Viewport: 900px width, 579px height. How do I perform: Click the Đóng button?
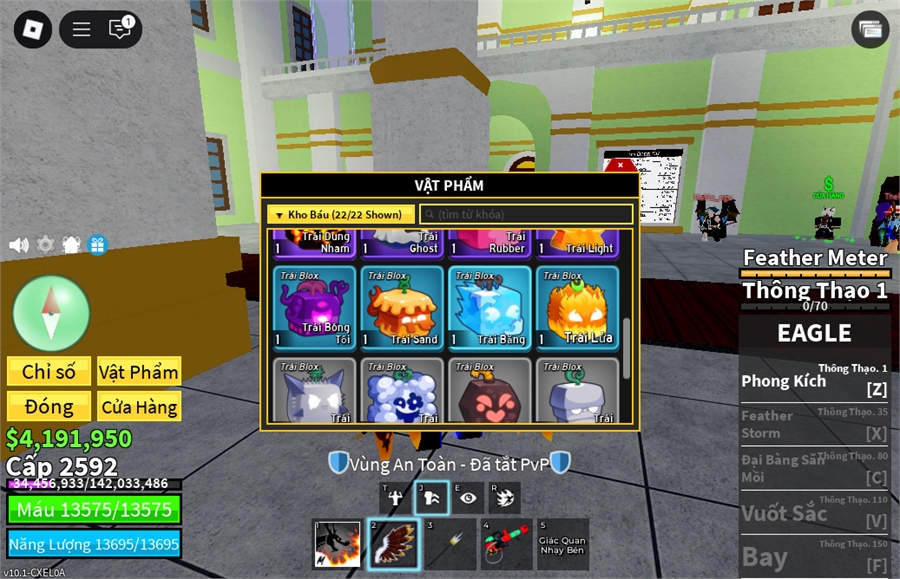click(x=49, y=407)
